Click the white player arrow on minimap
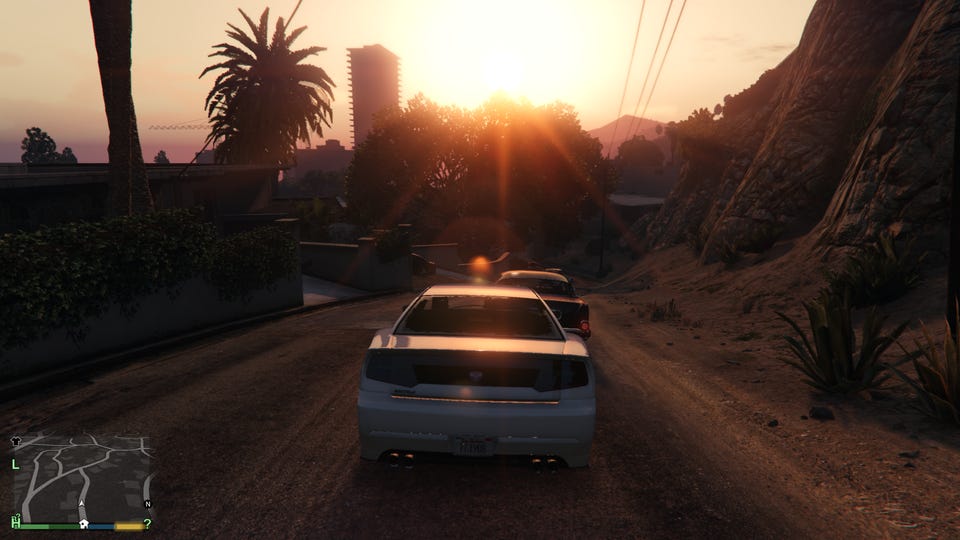960x540 pixels. (x=82, y=505)
